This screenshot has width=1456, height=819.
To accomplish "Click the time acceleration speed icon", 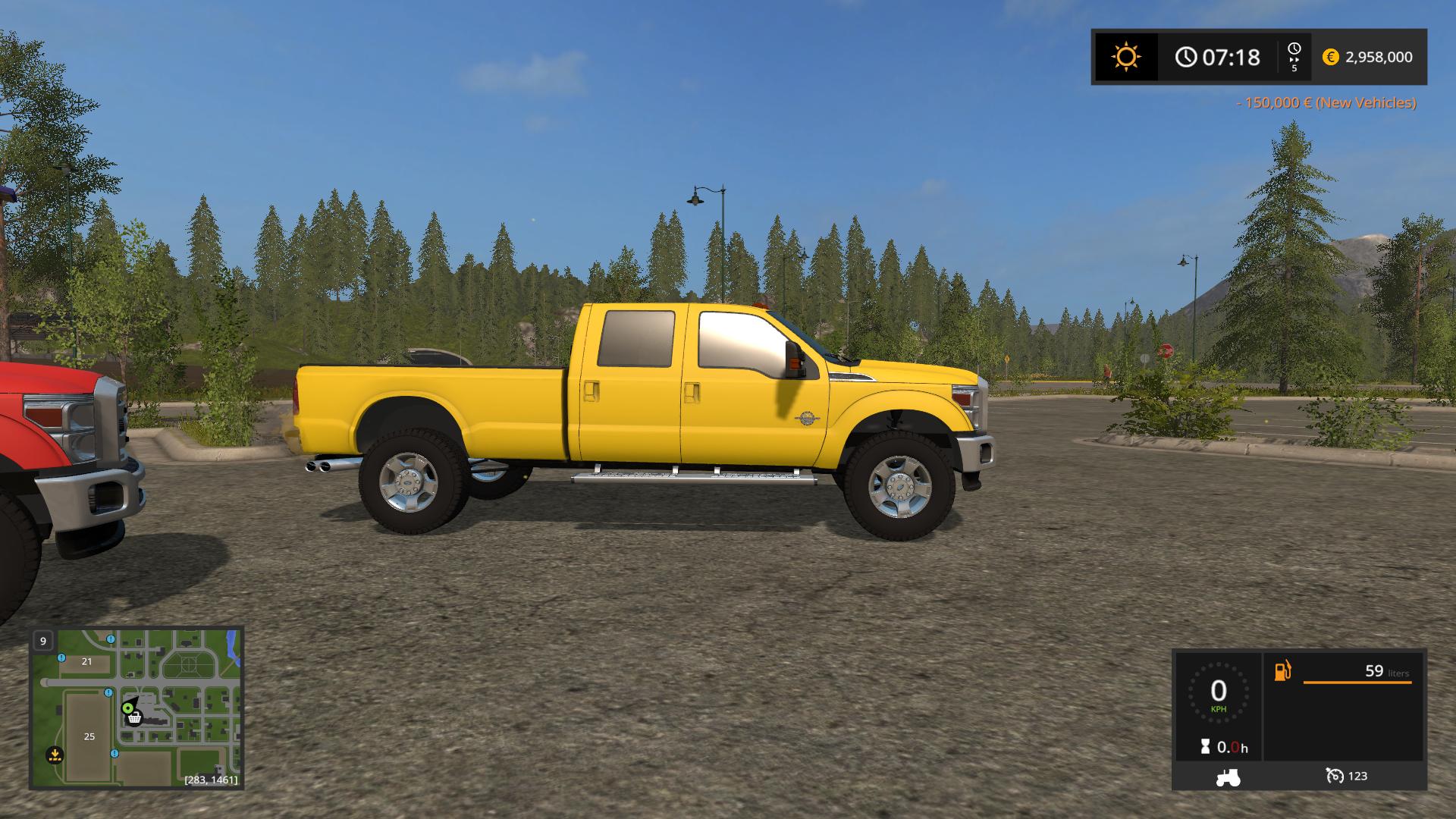I will click(x=1294, y=57).
